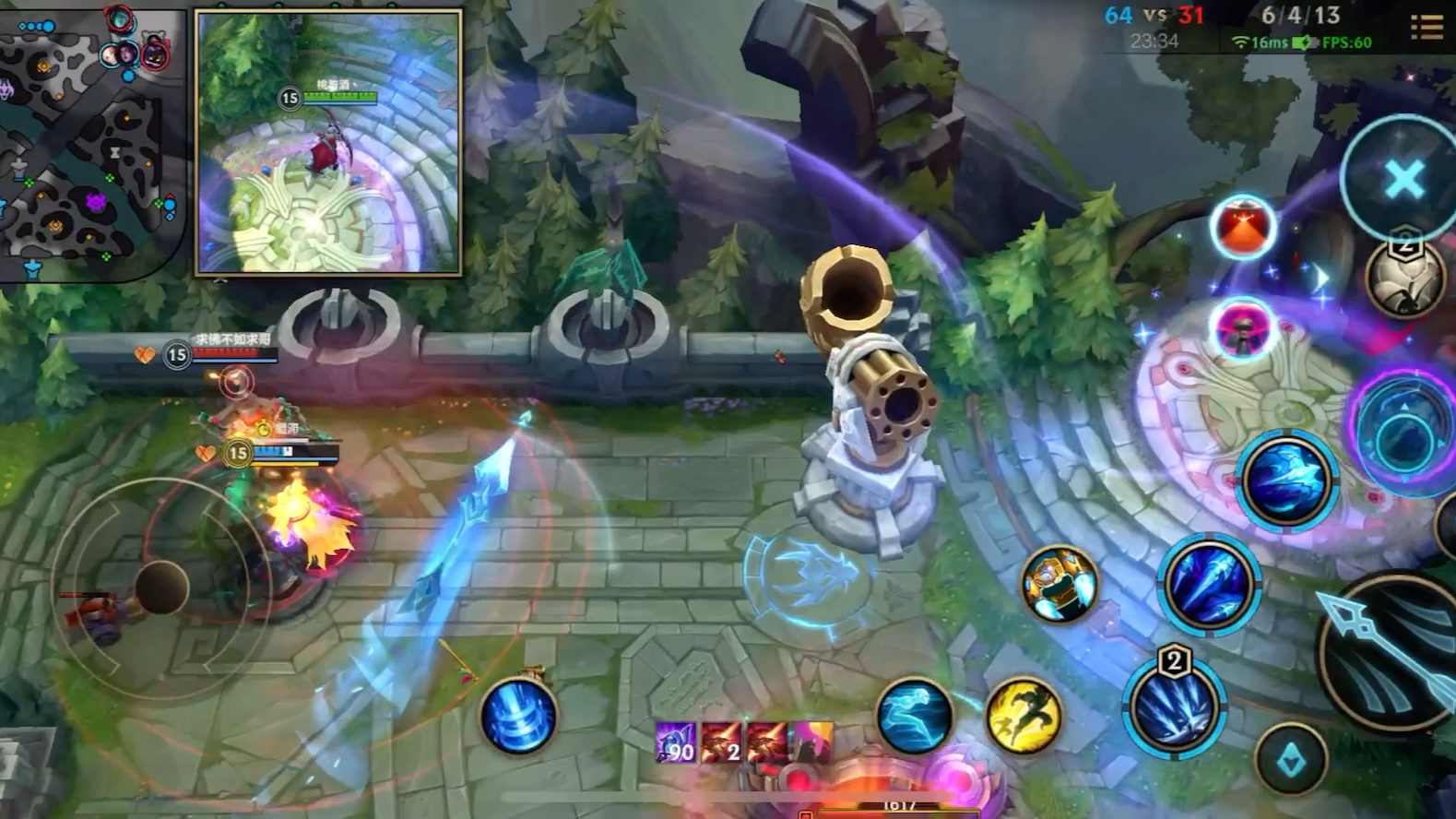
Task: Target the pink enemy champion portrait
Action: coord(1242,329)
